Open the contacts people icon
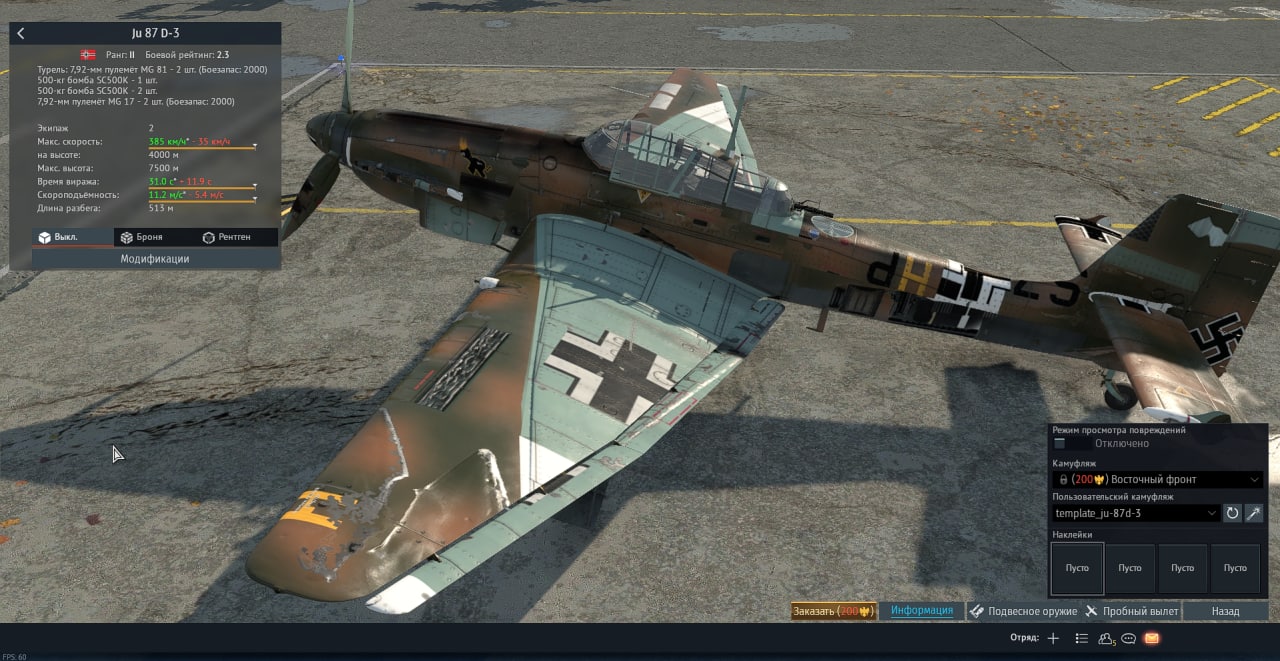This screenshot has width=1280, height=661. pos(1106,638)
